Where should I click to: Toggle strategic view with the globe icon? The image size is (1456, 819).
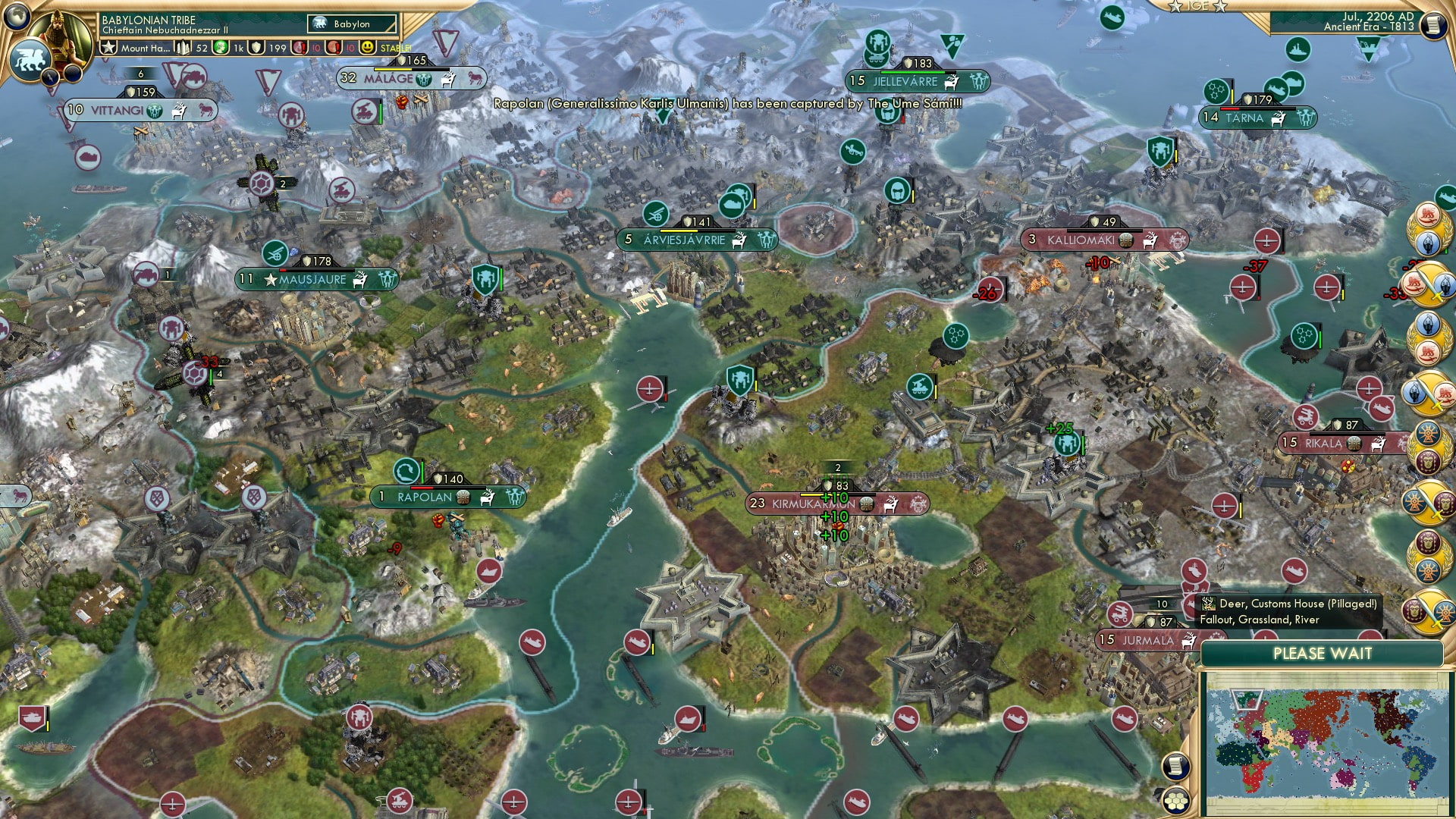17,17
